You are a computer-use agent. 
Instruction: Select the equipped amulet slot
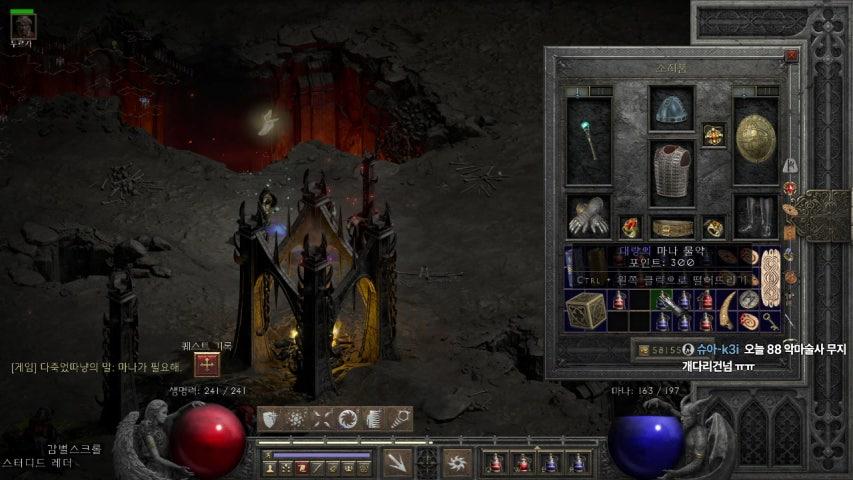click(713, 133)
